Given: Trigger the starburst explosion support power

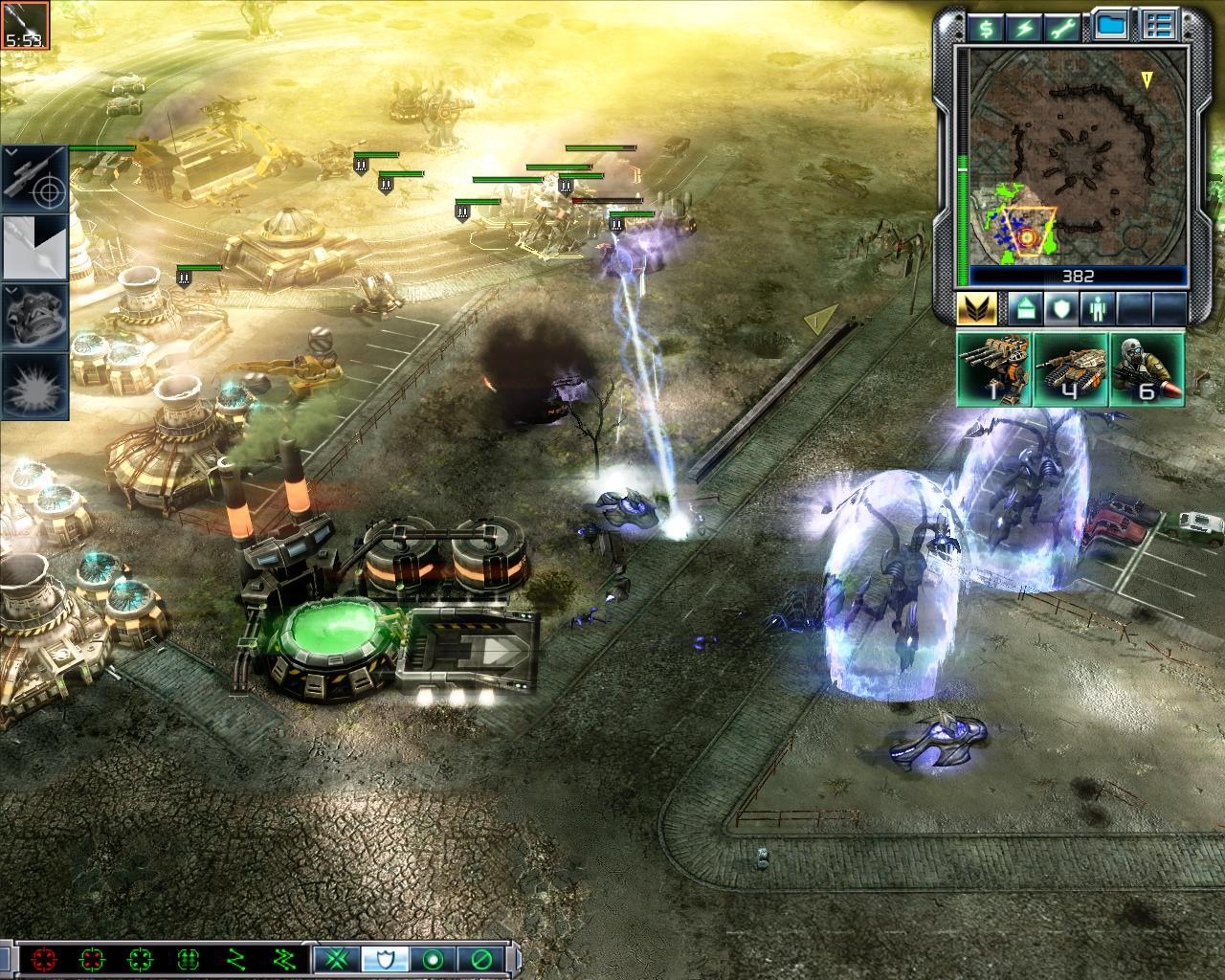Looking at the screenshot, I should [x=35, y=386].
